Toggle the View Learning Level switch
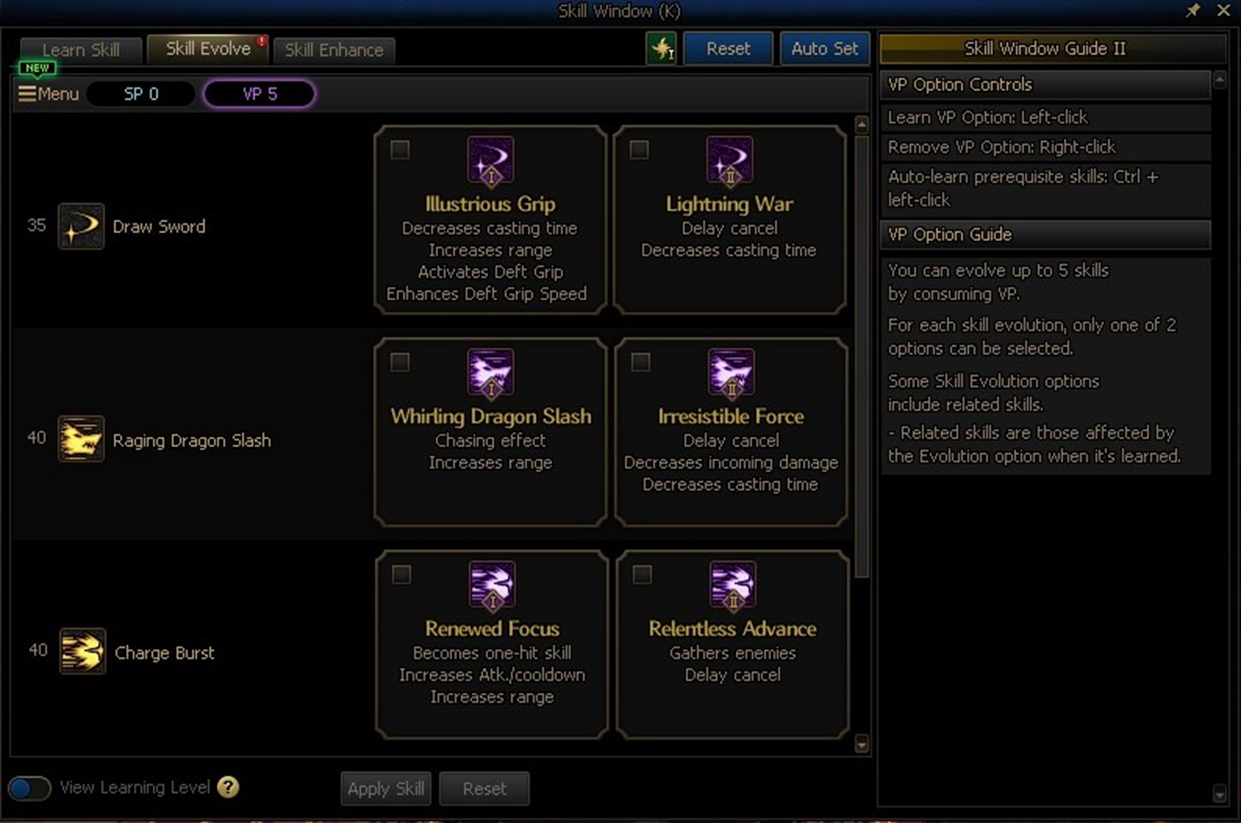This screenshot has width=1241, height=823. (x=30, y=788)
